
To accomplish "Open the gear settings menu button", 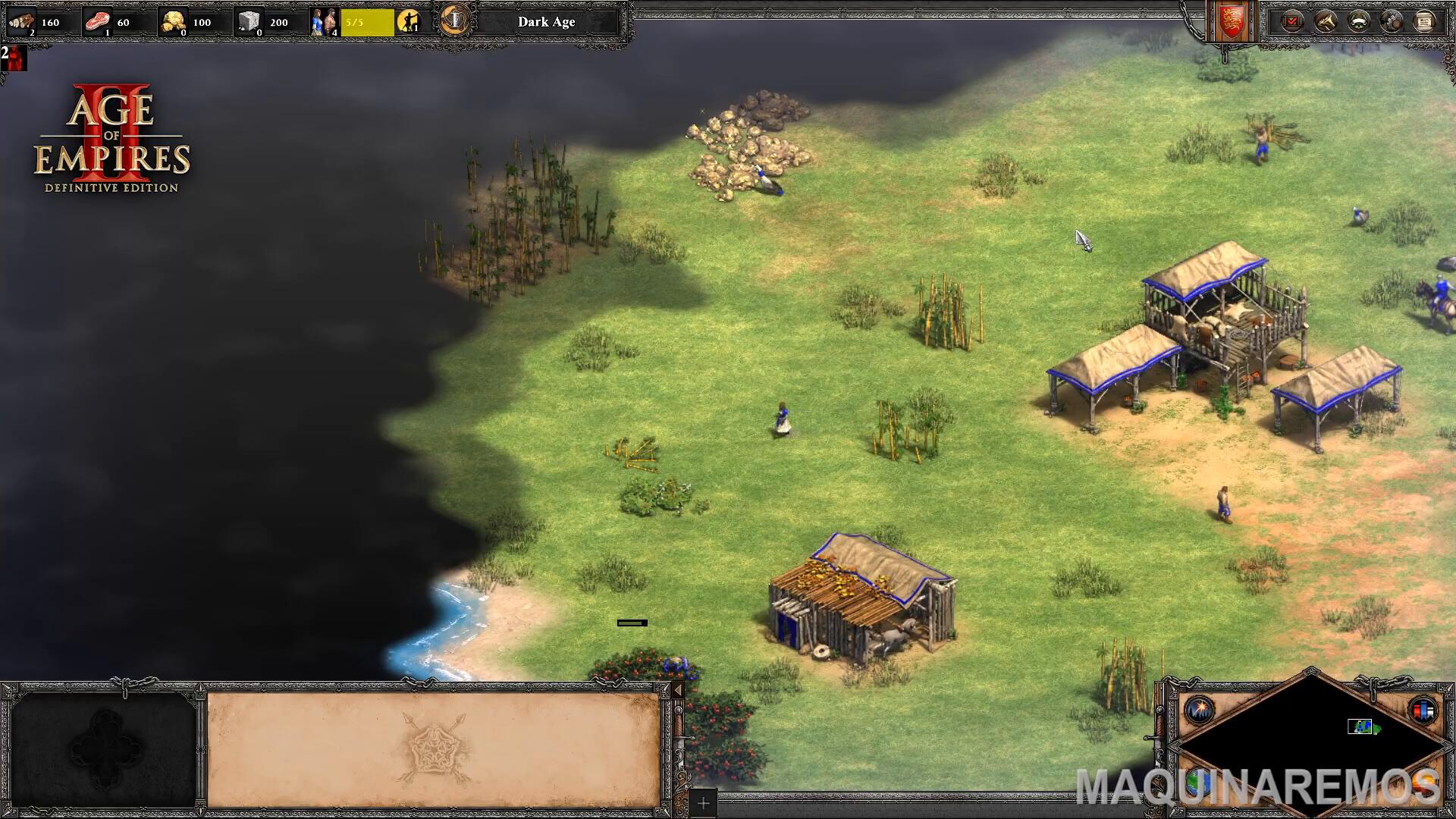I will click(1392, 21).
